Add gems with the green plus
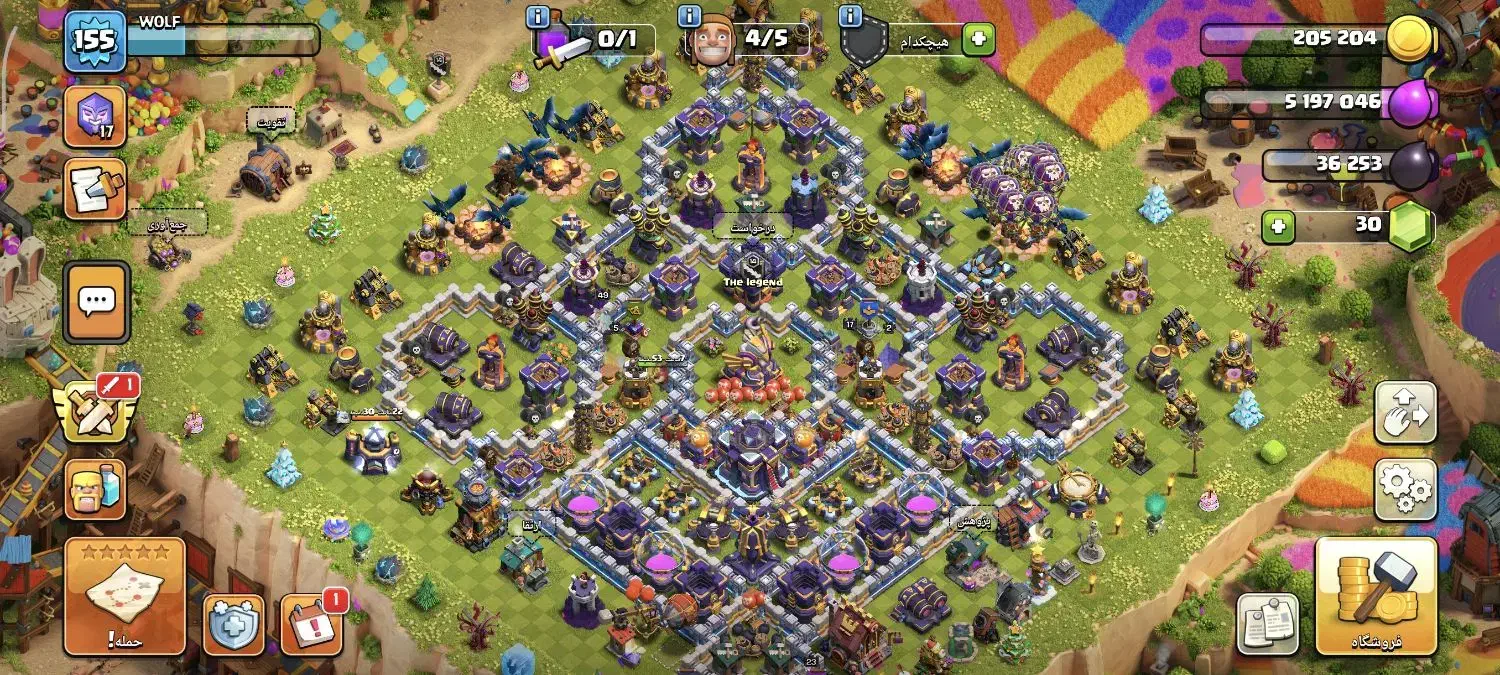 [x=1277, y=227]
